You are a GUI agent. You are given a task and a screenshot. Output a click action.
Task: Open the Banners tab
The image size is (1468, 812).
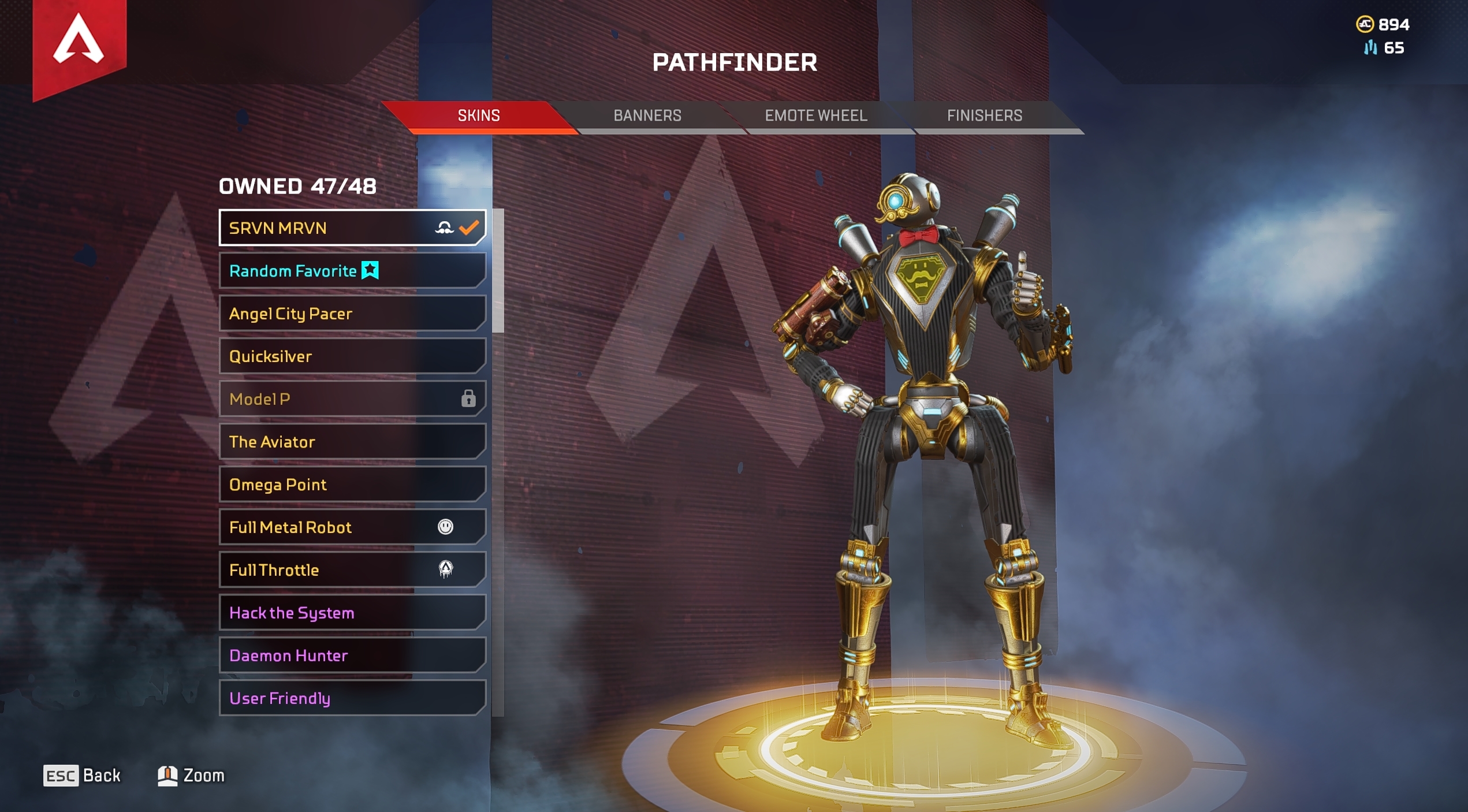coord(647,116)
